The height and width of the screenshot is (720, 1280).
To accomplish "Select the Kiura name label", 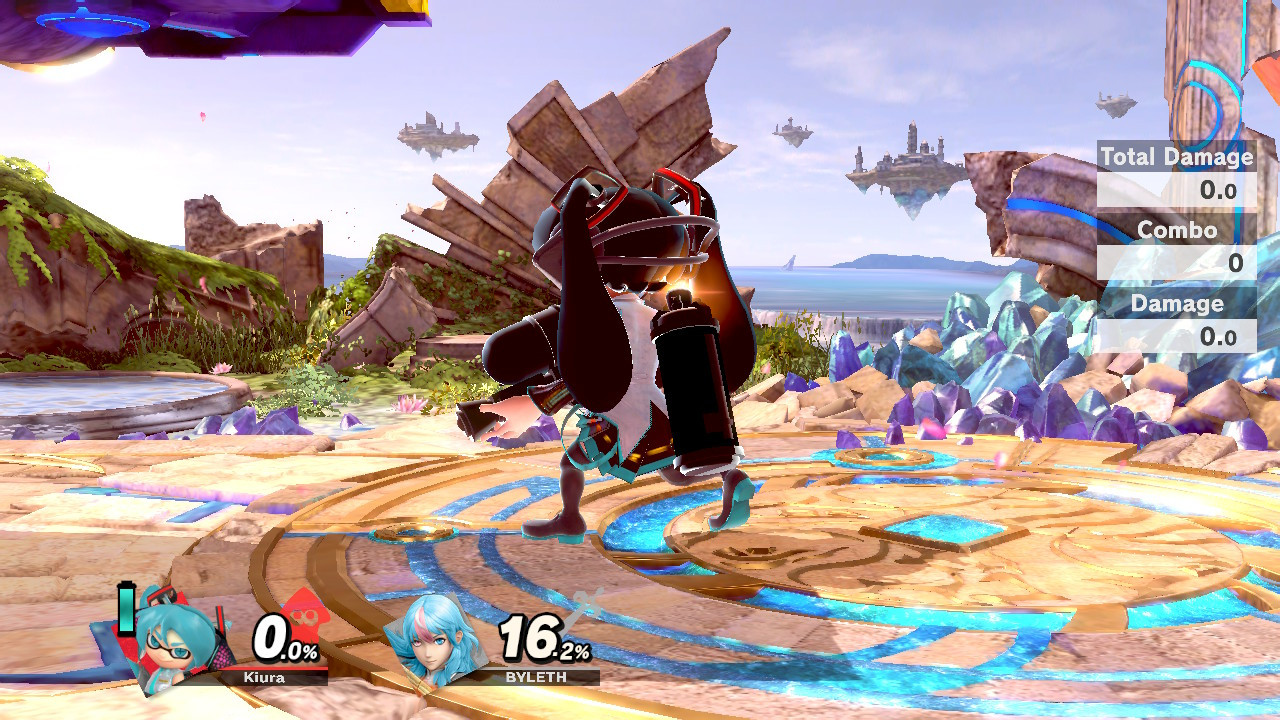I will click(264, 678).
